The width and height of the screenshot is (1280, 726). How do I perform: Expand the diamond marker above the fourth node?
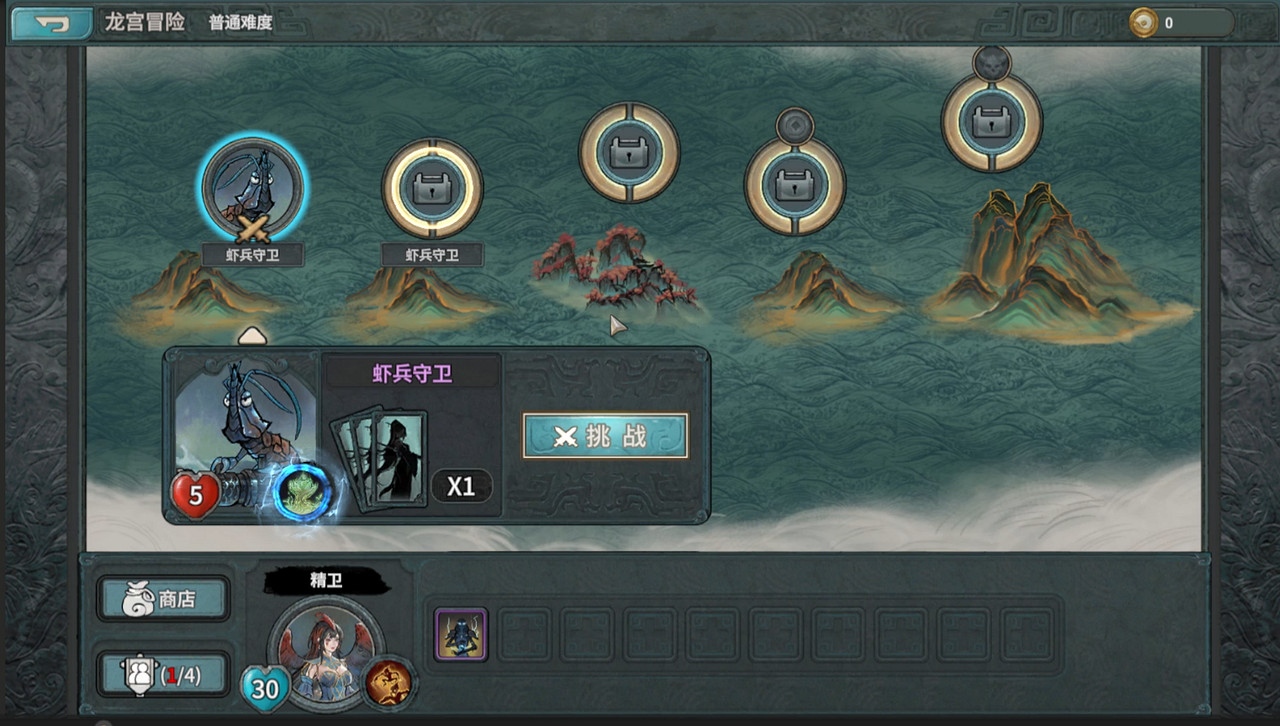[794, 124]
